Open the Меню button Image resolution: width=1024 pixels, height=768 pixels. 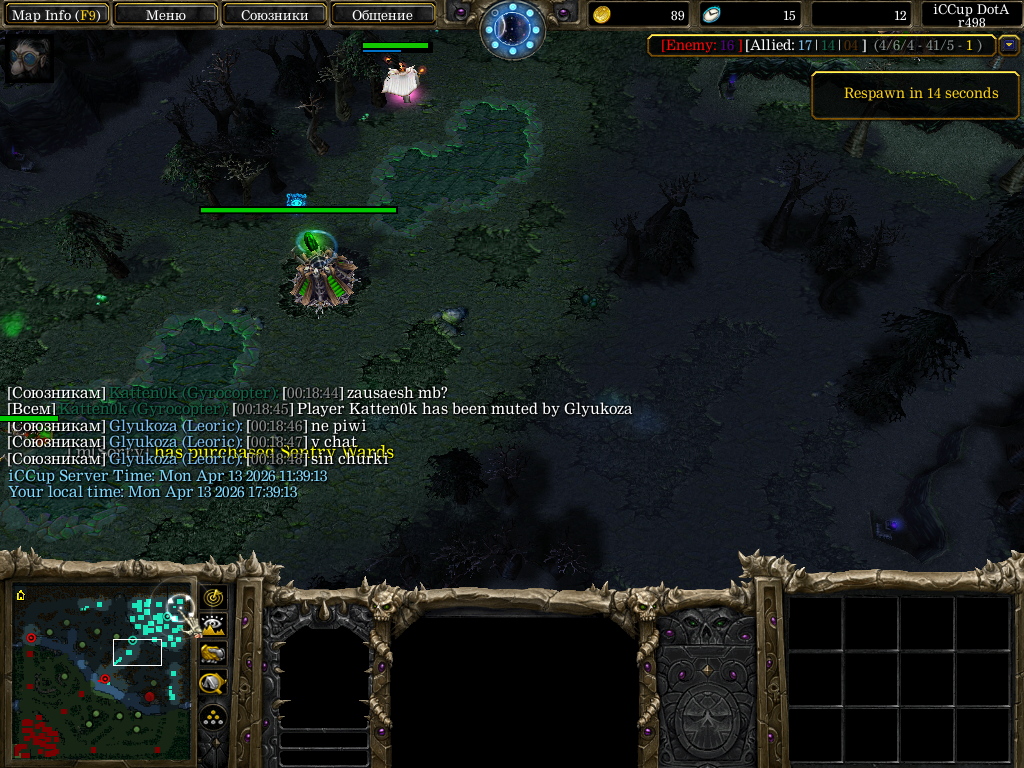coord(166,15)
